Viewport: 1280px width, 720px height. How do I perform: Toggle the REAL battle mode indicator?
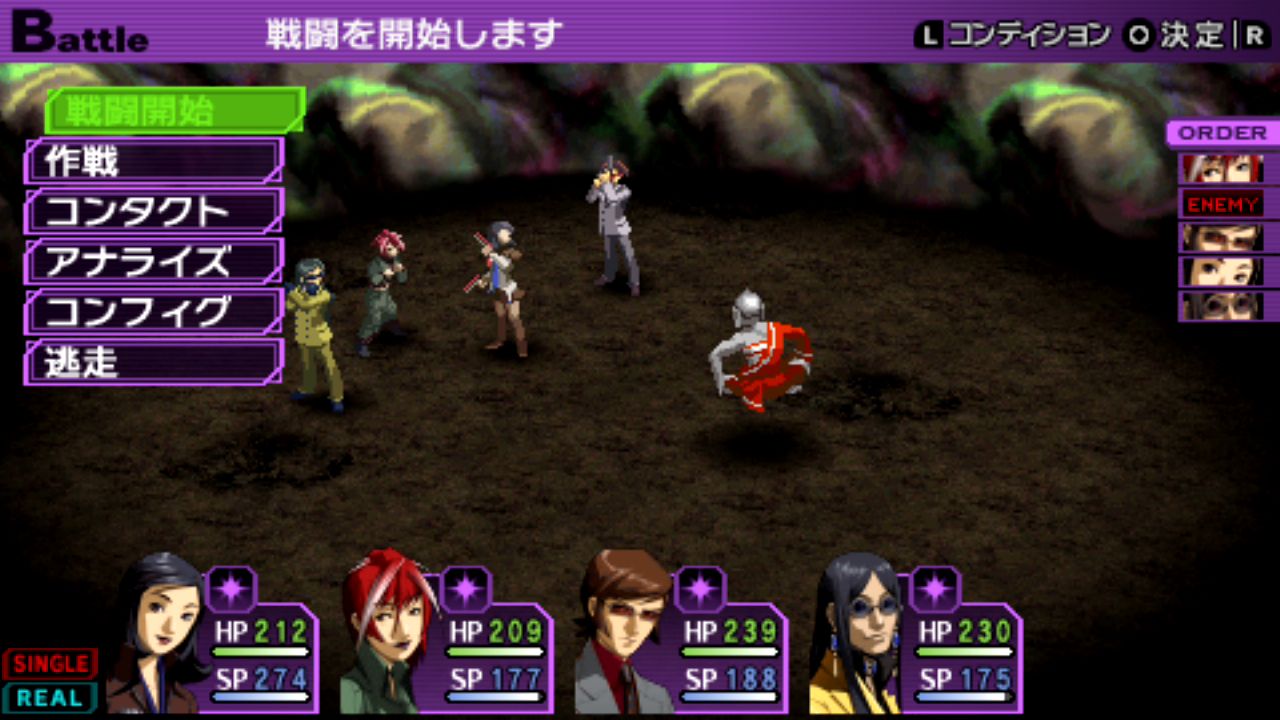pyautogui.click(x=50, y=698)
